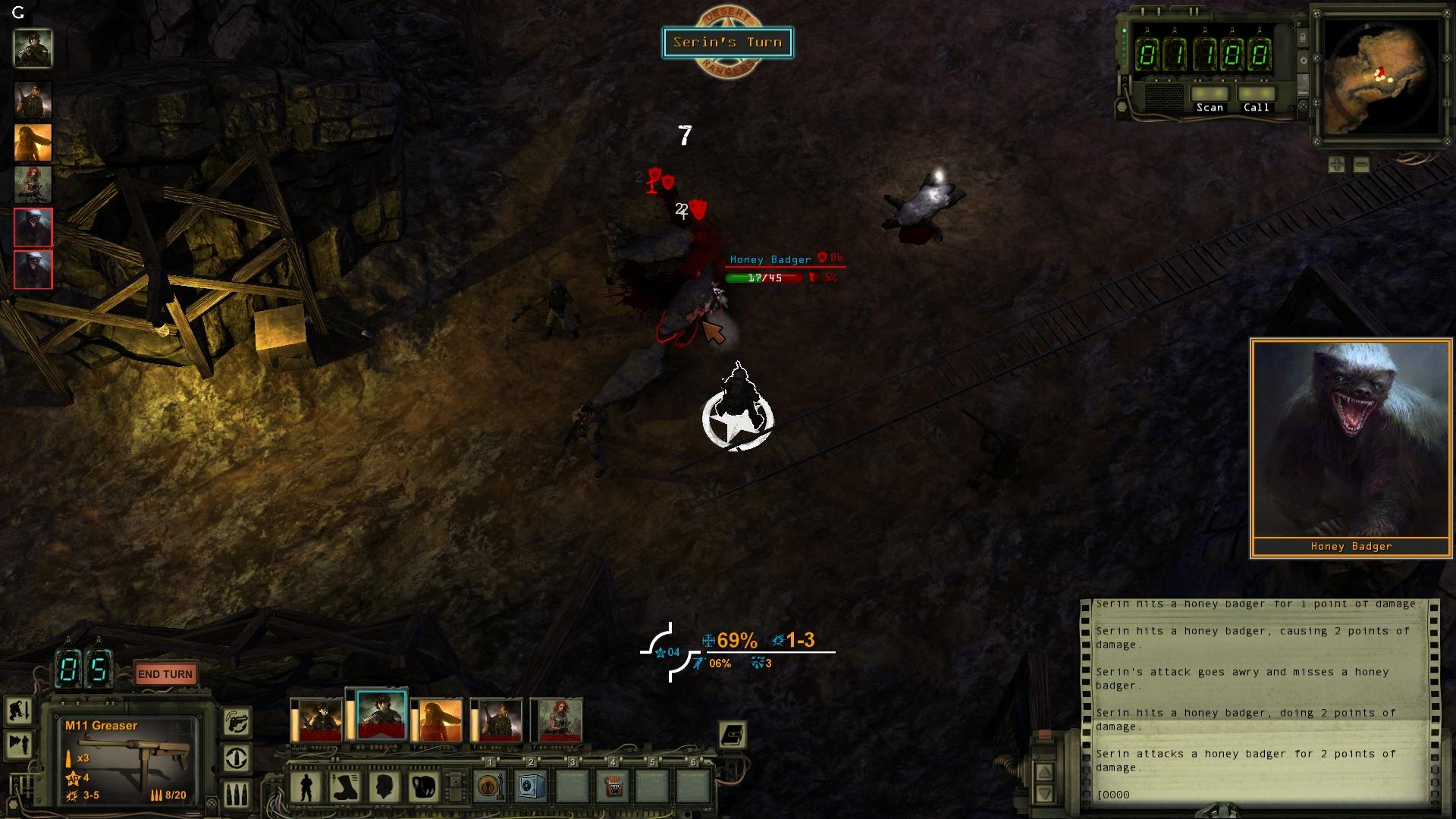The width and height of the screenshot is (1456, 819).
Task: Use the safecracking skill in hotbar
Action: coord(530,786)
